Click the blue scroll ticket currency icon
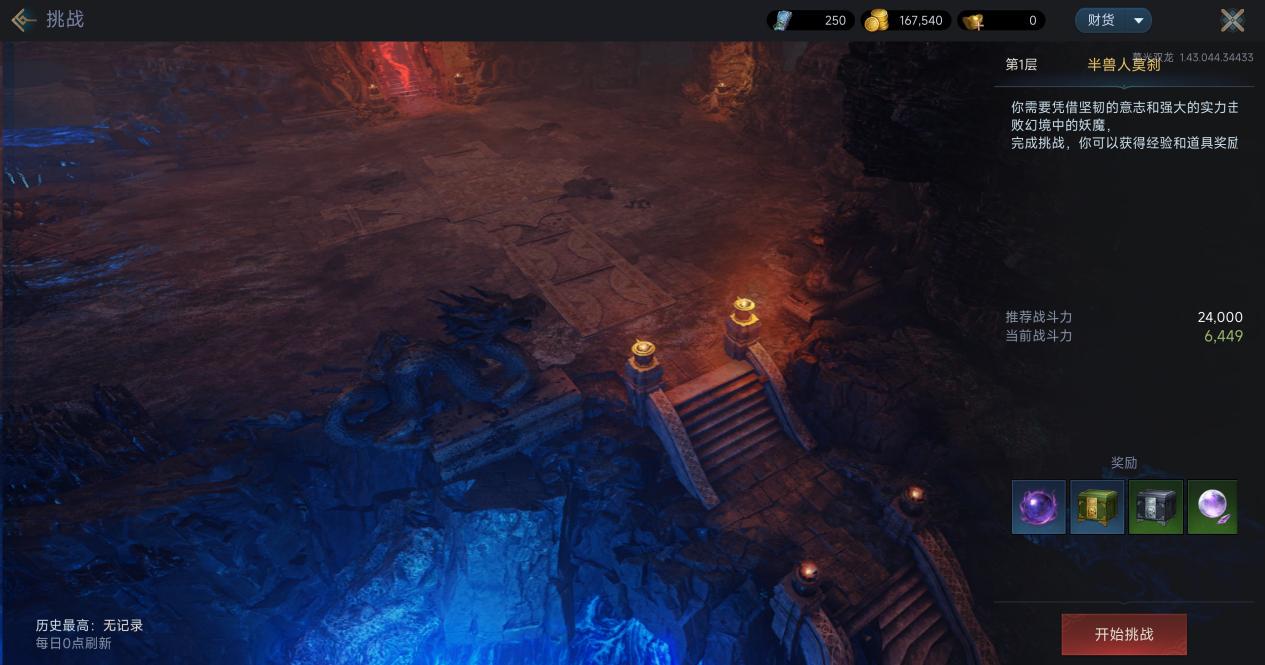This screenshot has width=1265, height=665. click(x=783, y=20)
